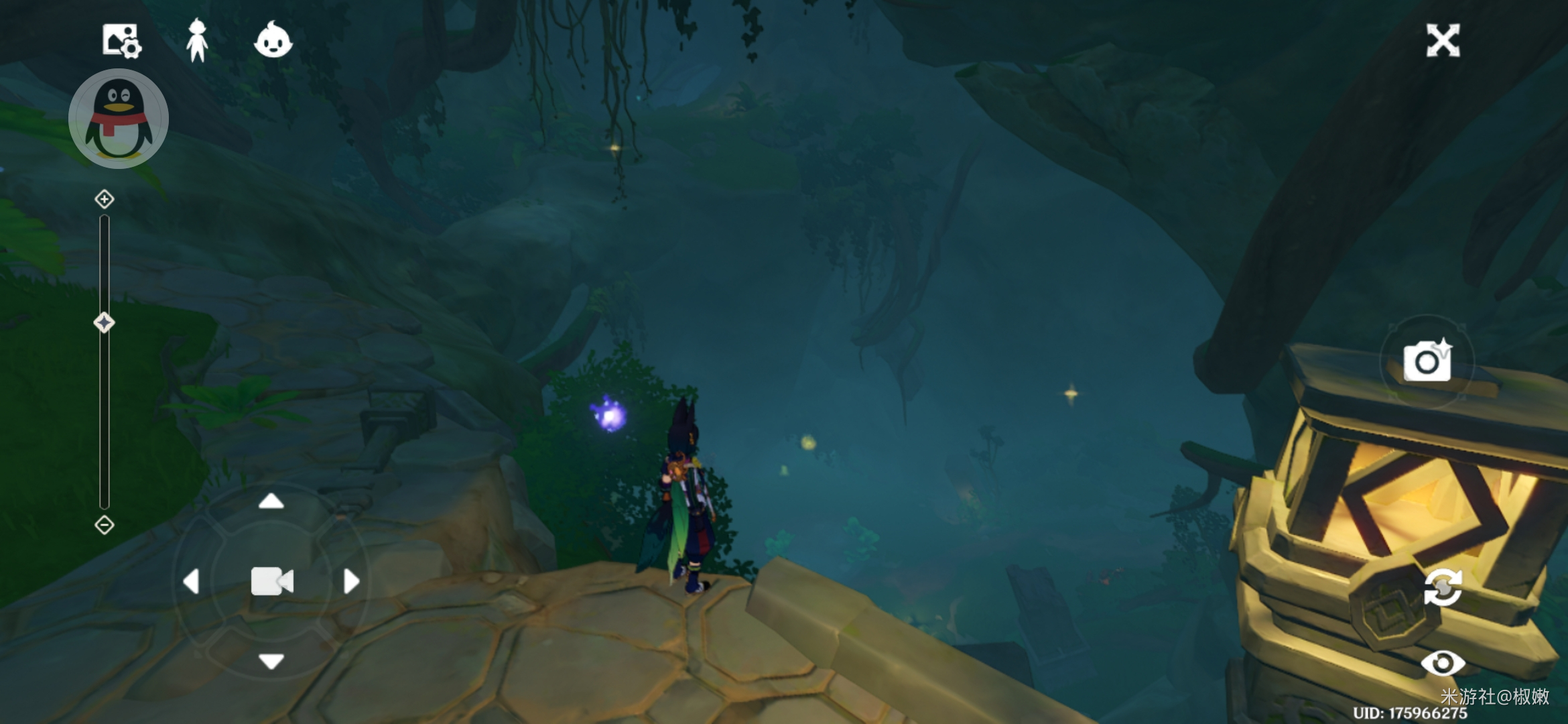This screenshot has width=1568, height=724.
Task: Click the zoom slider handle
Action: [x=104, y=323]
